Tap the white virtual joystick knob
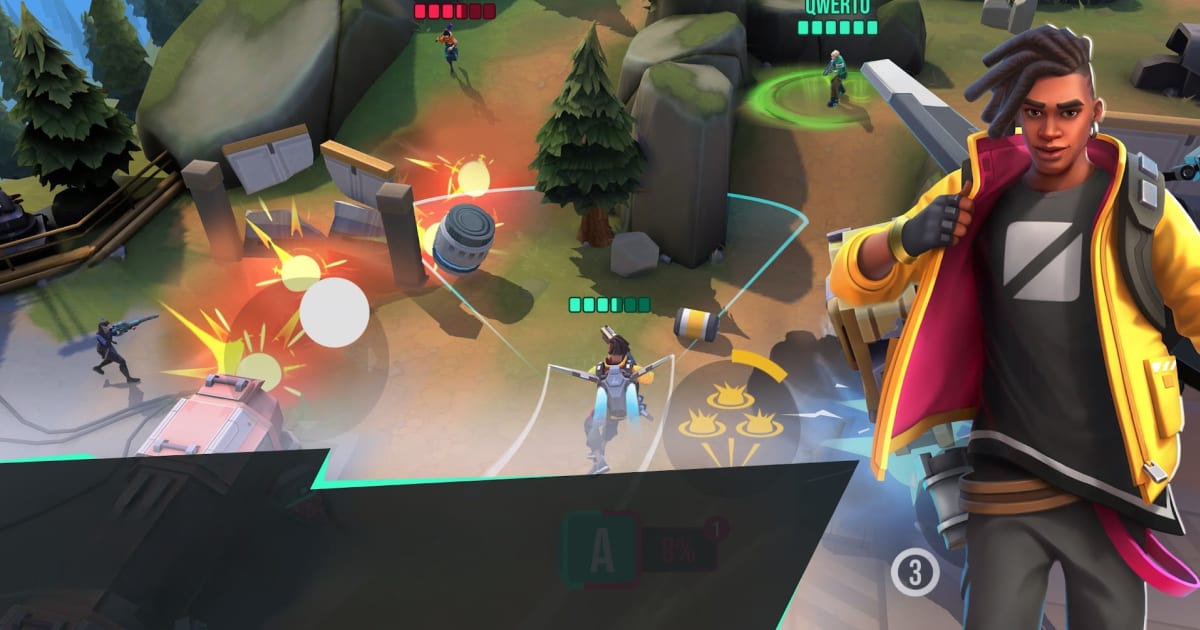 click(x=334, y=312)
